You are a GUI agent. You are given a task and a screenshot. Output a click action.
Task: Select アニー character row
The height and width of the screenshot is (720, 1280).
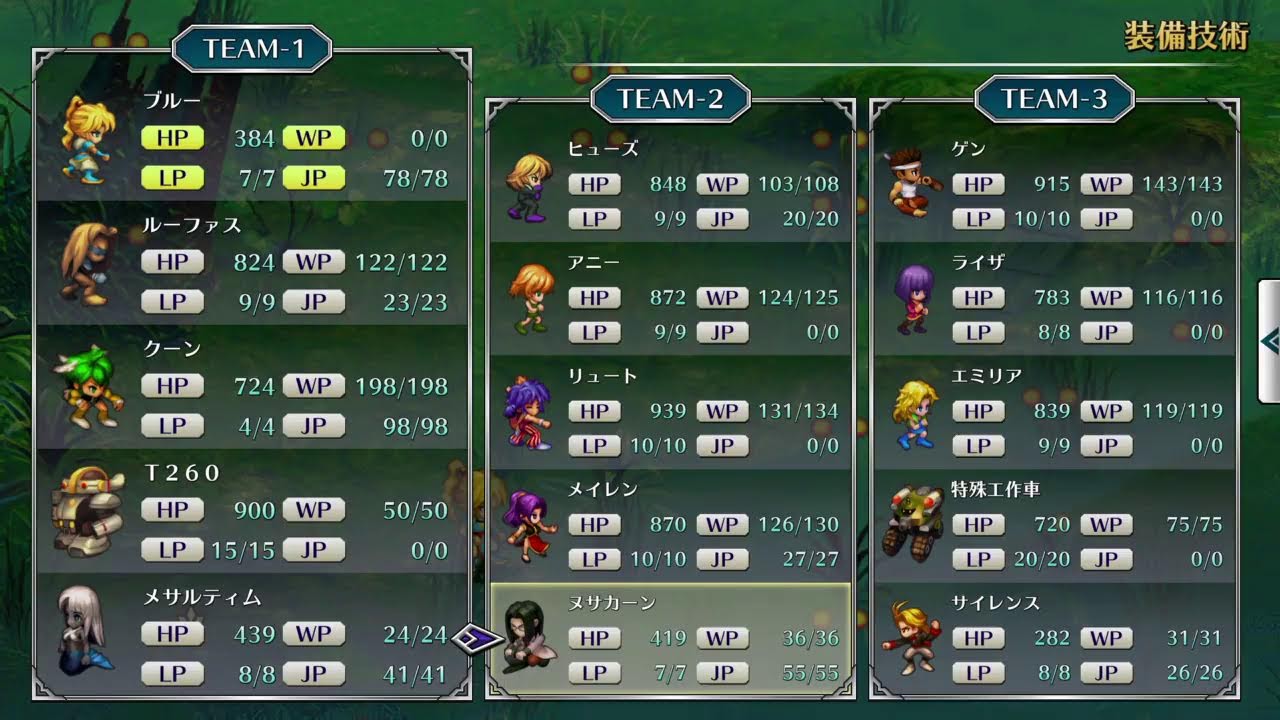[670, 298]
